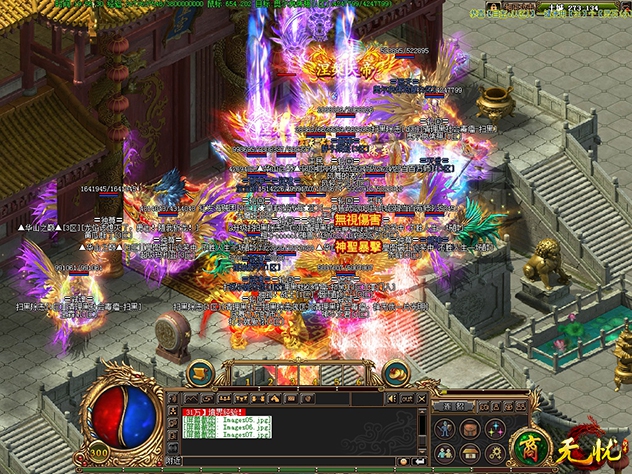Open the 商 shop round button

pos(525,448)
